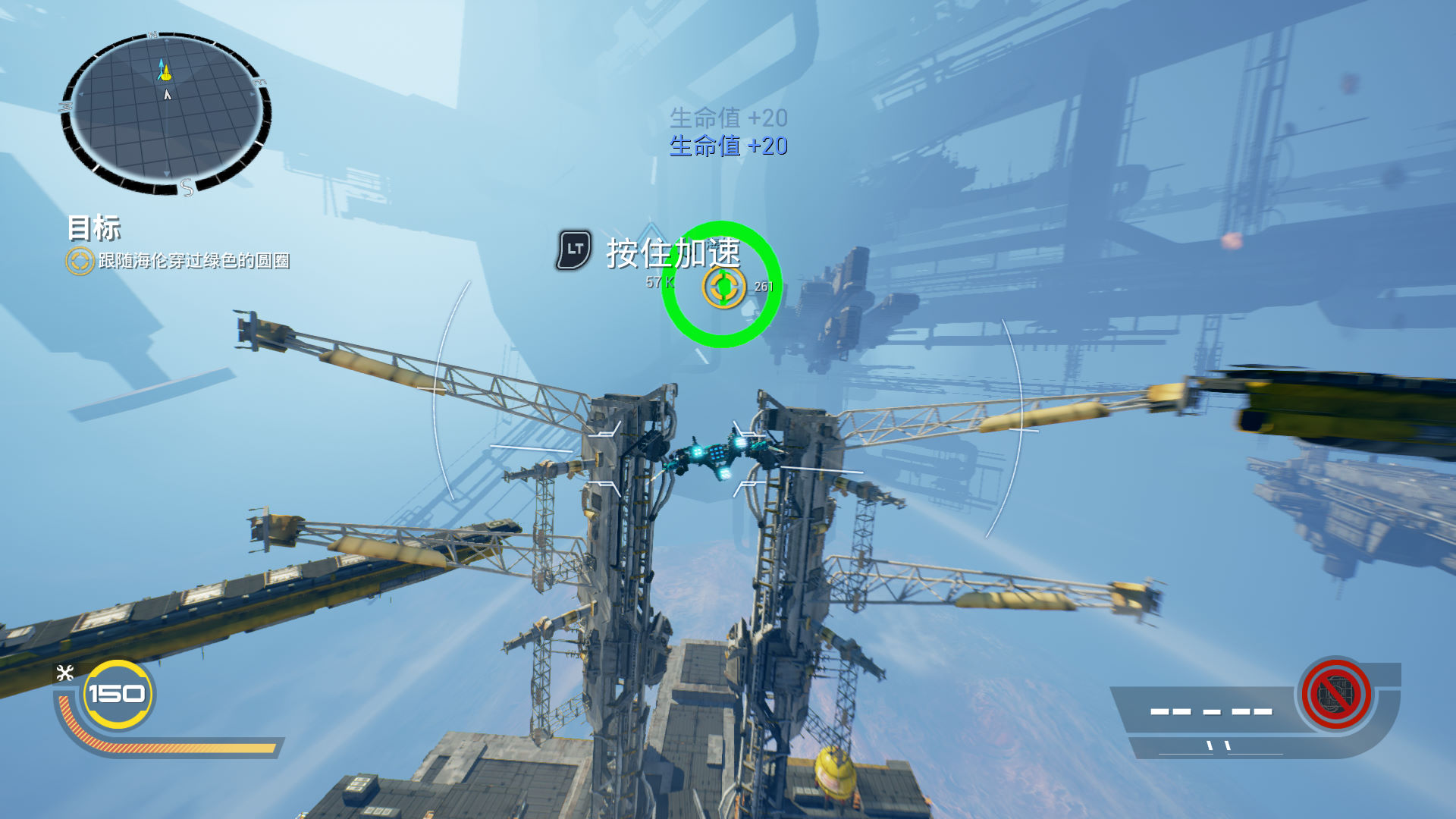1456x819 pixels.
Task: Click the orange waypoint target marker
Action: click(723, 287)
